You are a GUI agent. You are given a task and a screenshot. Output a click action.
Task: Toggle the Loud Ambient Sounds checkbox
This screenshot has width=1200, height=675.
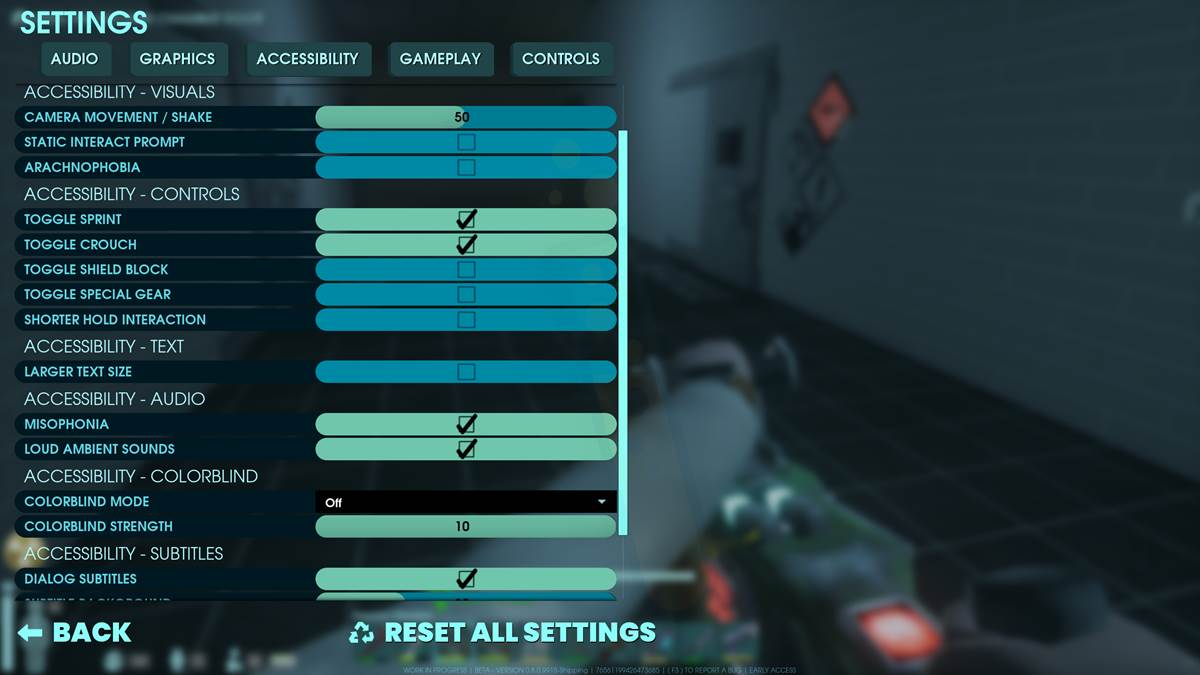tap(466, 449)
